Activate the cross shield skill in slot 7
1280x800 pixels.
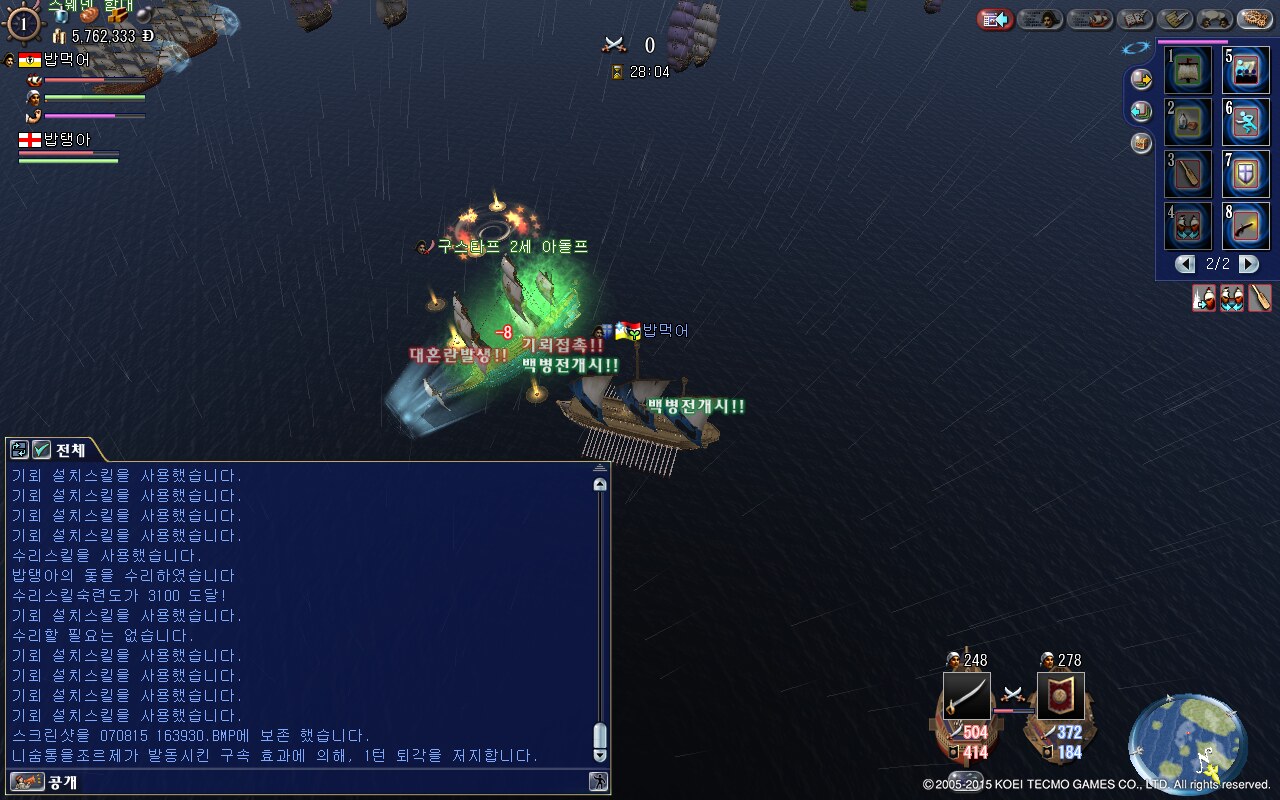(x=1246, y=174)
